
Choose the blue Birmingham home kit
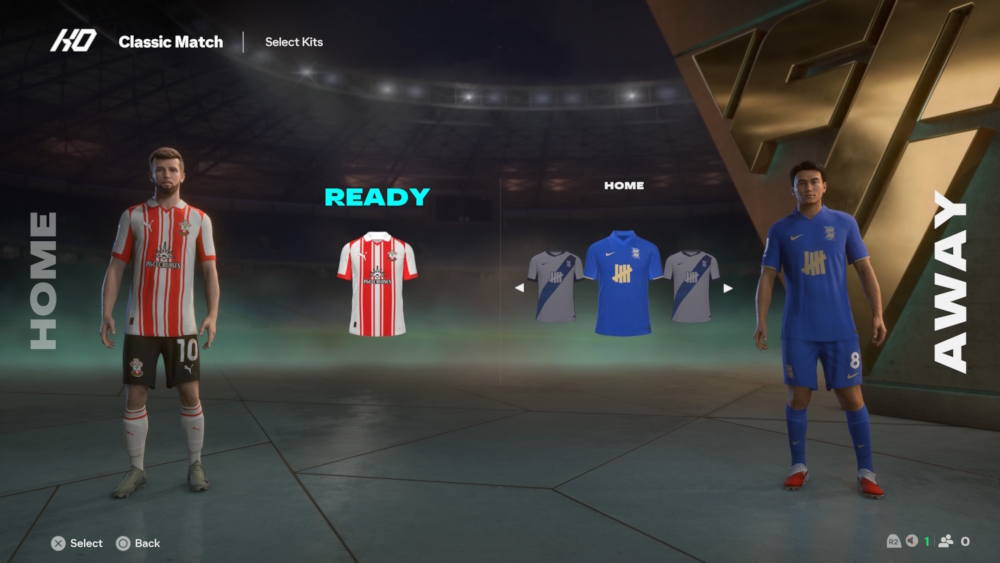(622, 283)
